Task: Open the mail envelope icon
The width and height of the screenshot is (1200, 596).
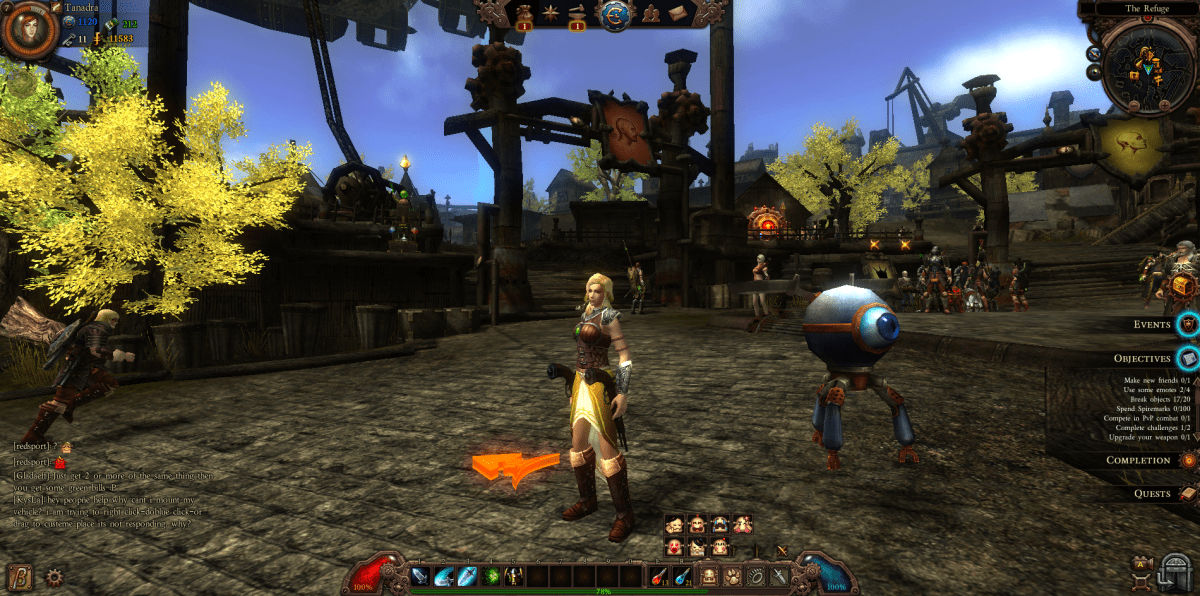Action: [x=677, y=14]
